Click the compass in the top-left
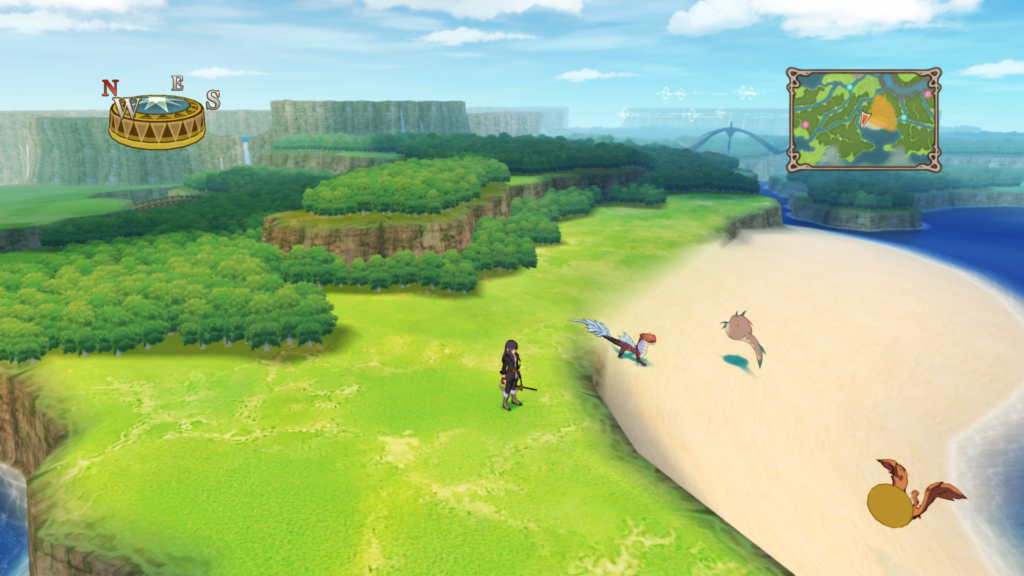This screenshot has width=1024, height=576. coord(157,117)
